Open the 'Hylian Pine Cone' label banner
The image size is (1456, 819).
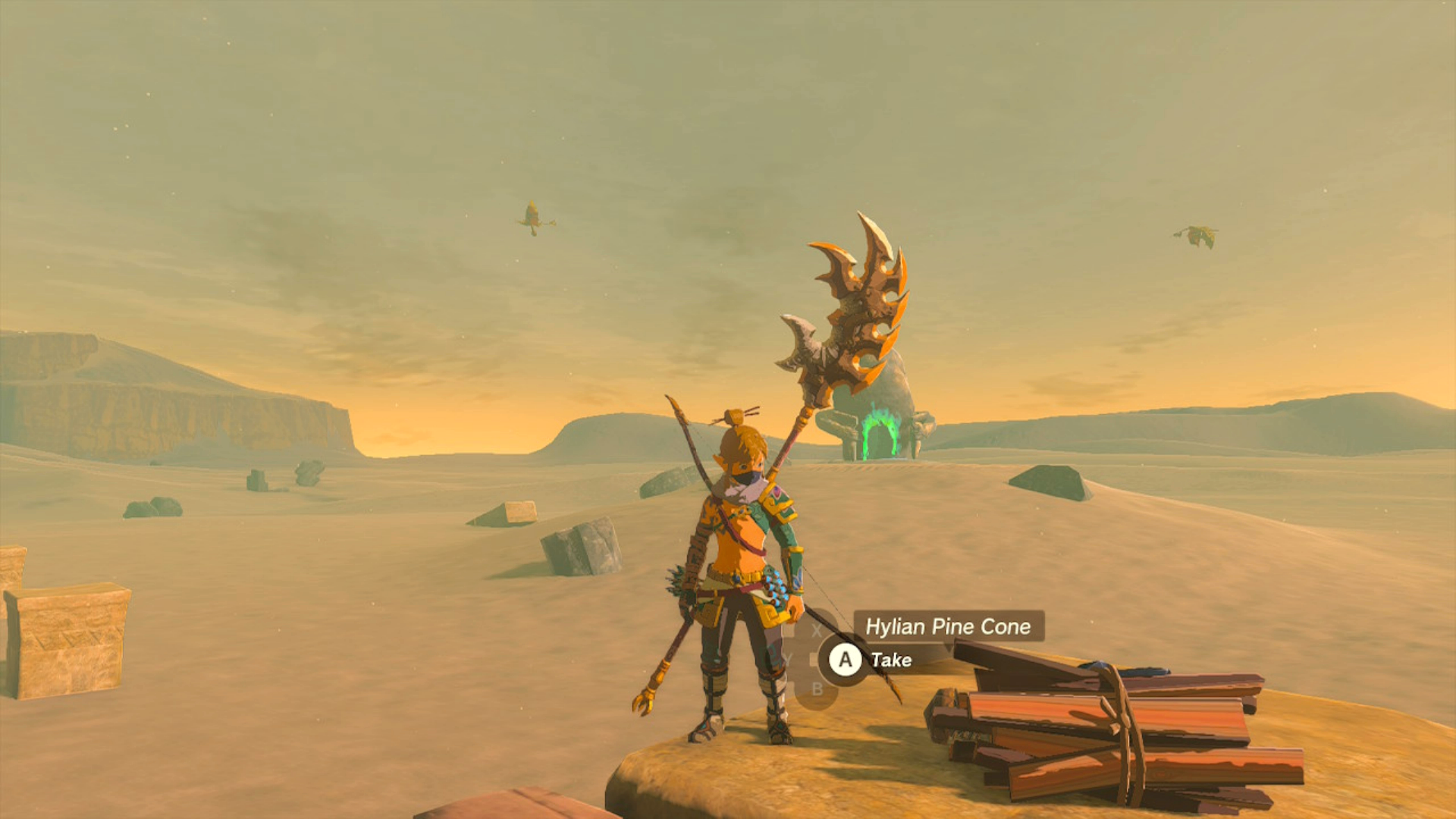coord(948,627)
